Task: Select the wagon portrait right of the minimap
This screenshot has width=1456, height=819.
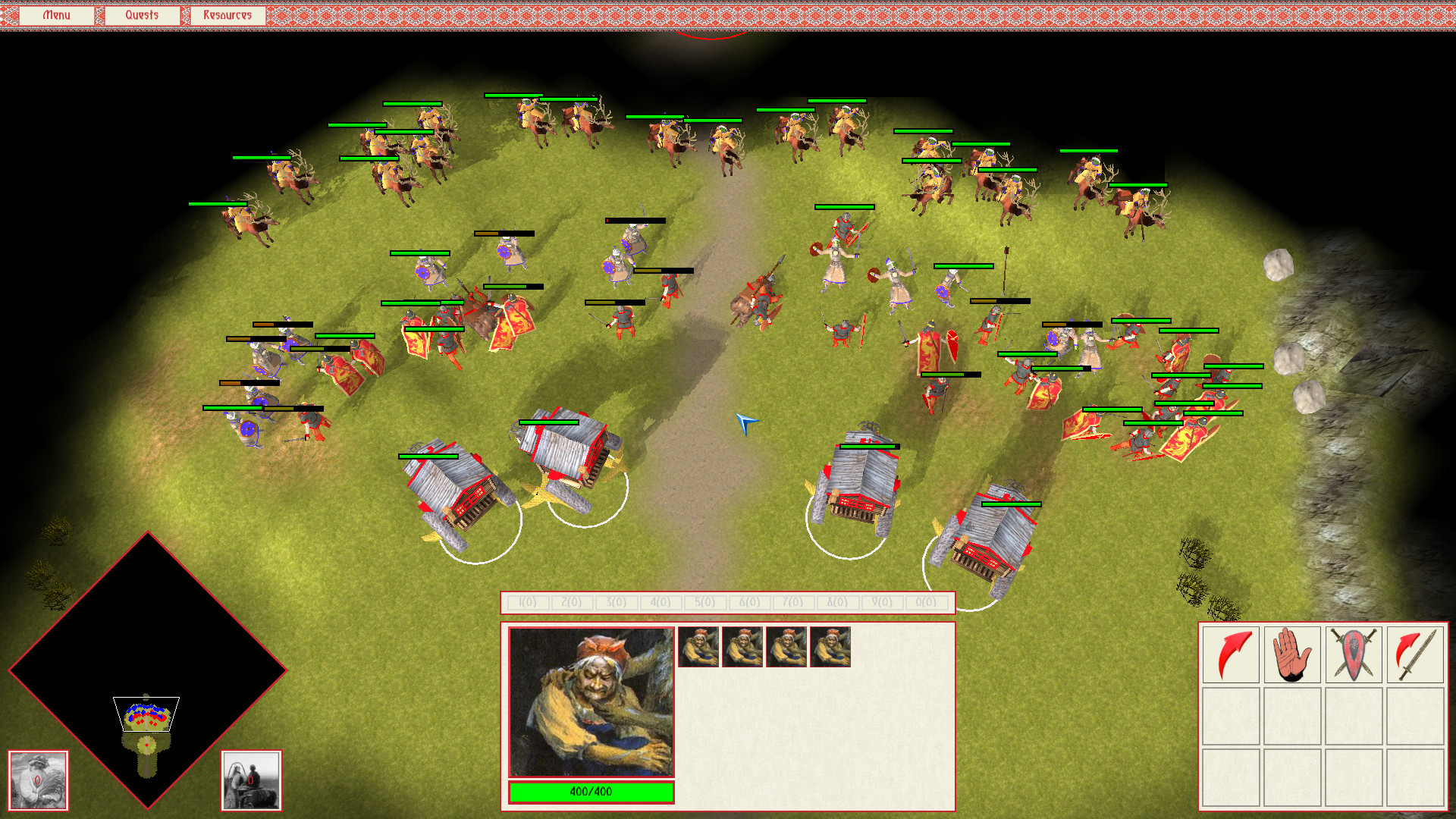Action: (x=251, y=780)
